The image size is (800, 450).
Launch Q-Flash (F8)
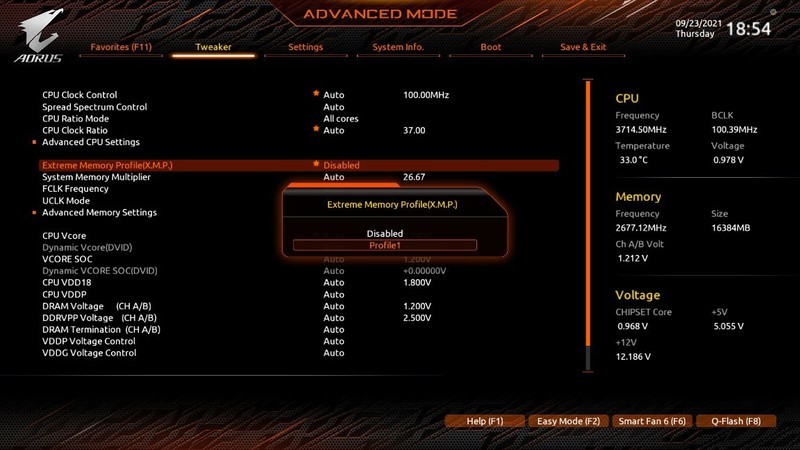735,422
